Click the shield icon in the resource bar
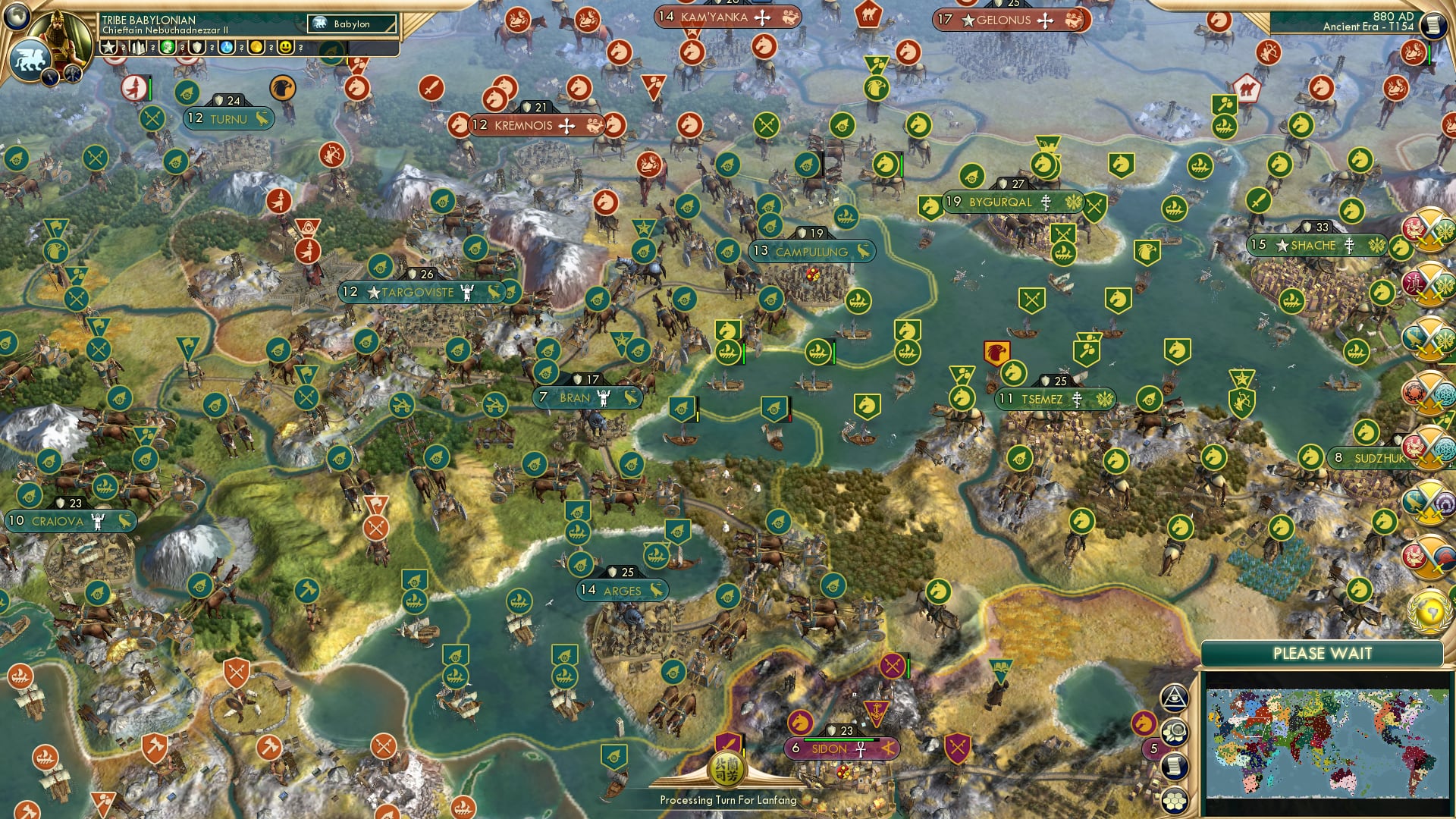 pyautogui.click(x=196, y=49)
